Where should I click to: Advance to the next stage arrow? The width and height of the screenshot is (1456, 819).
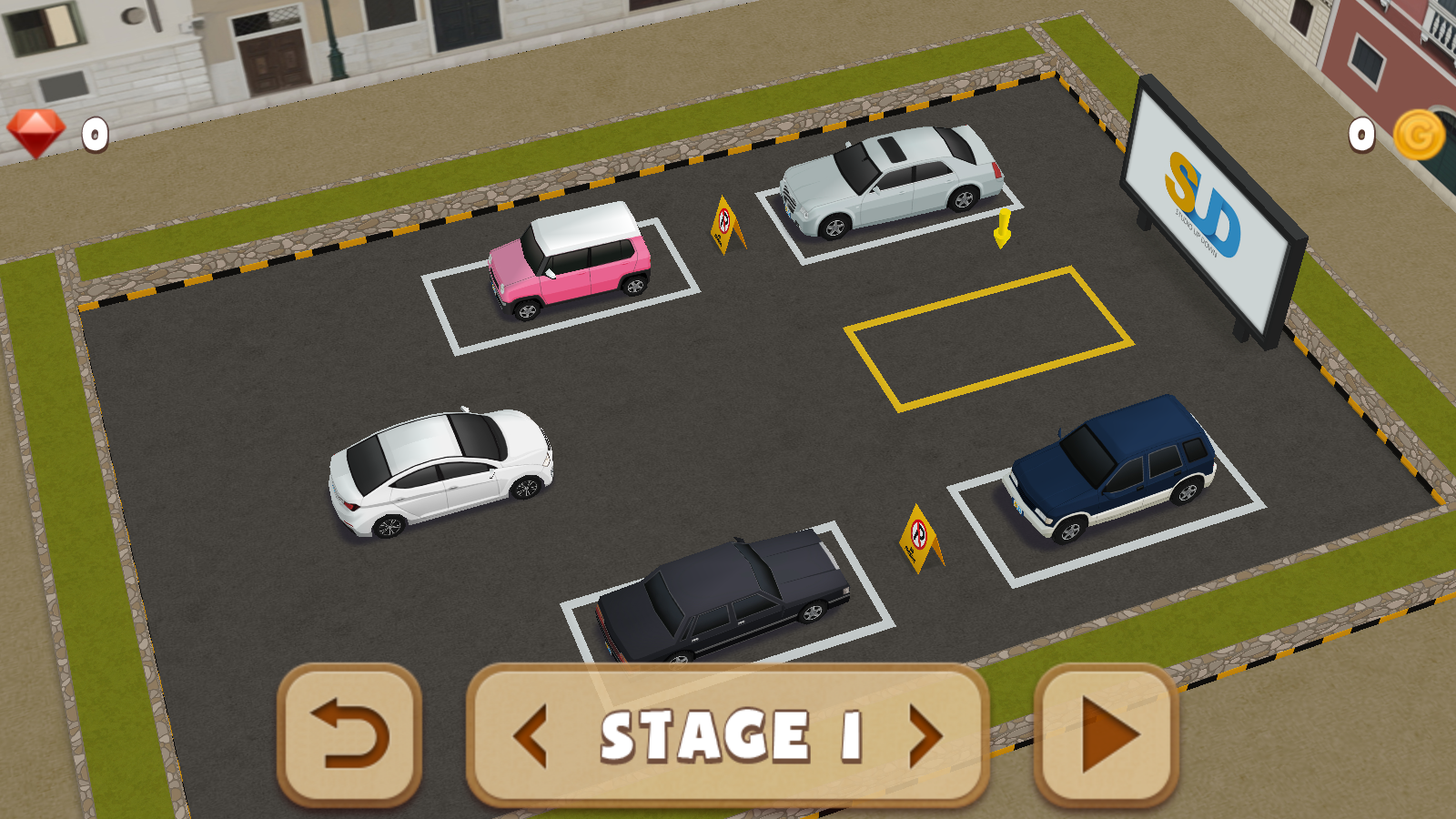(x=925, y=735)
